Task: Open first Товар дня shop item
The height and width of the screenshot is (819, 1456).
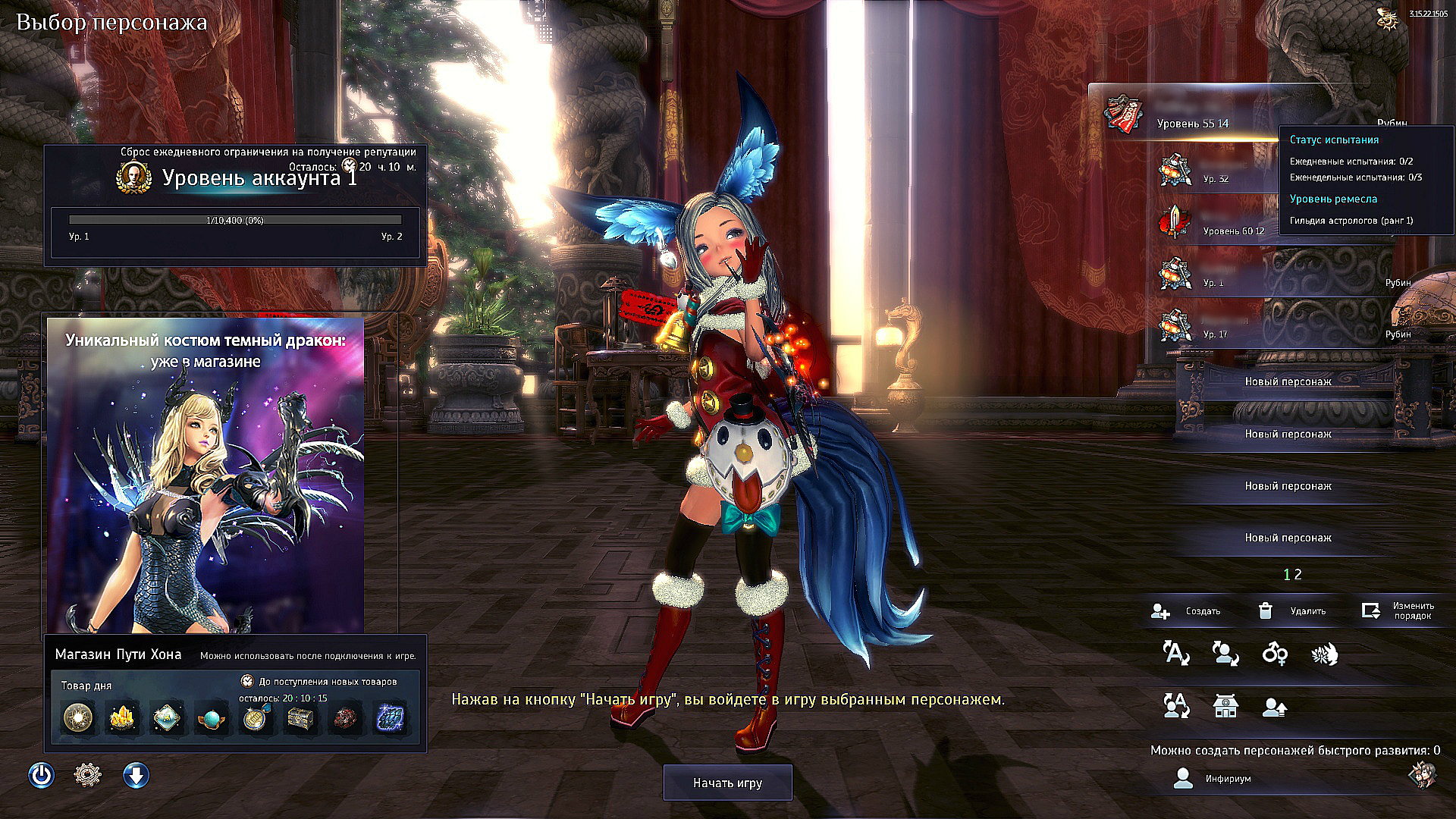Action: [78, 717]
